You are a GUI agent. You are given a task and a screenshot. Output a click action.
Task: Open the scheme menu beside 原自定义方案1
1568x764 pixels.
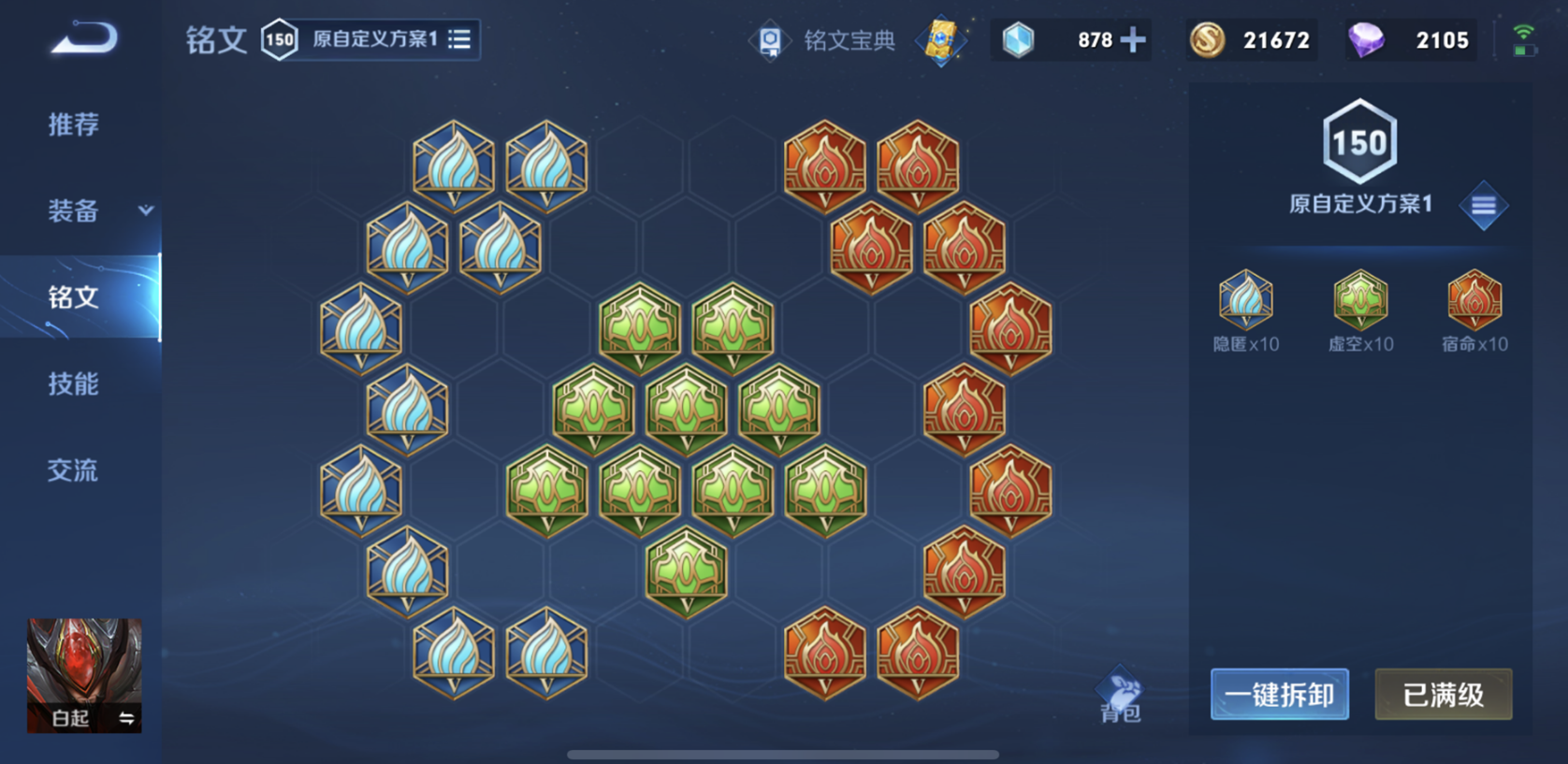click(1483, 204)
